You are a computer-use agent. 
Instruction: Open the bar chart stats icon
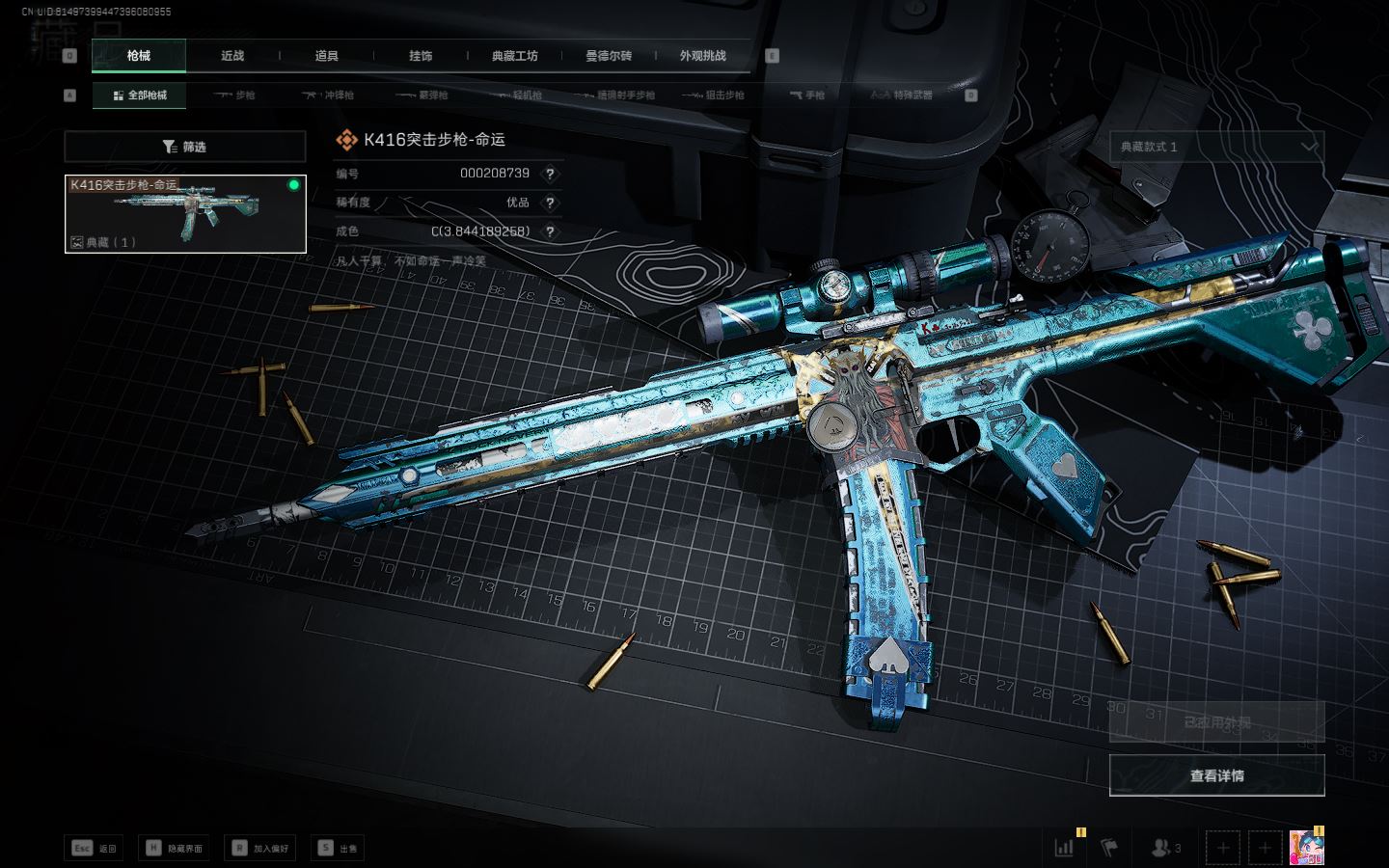1064,848
